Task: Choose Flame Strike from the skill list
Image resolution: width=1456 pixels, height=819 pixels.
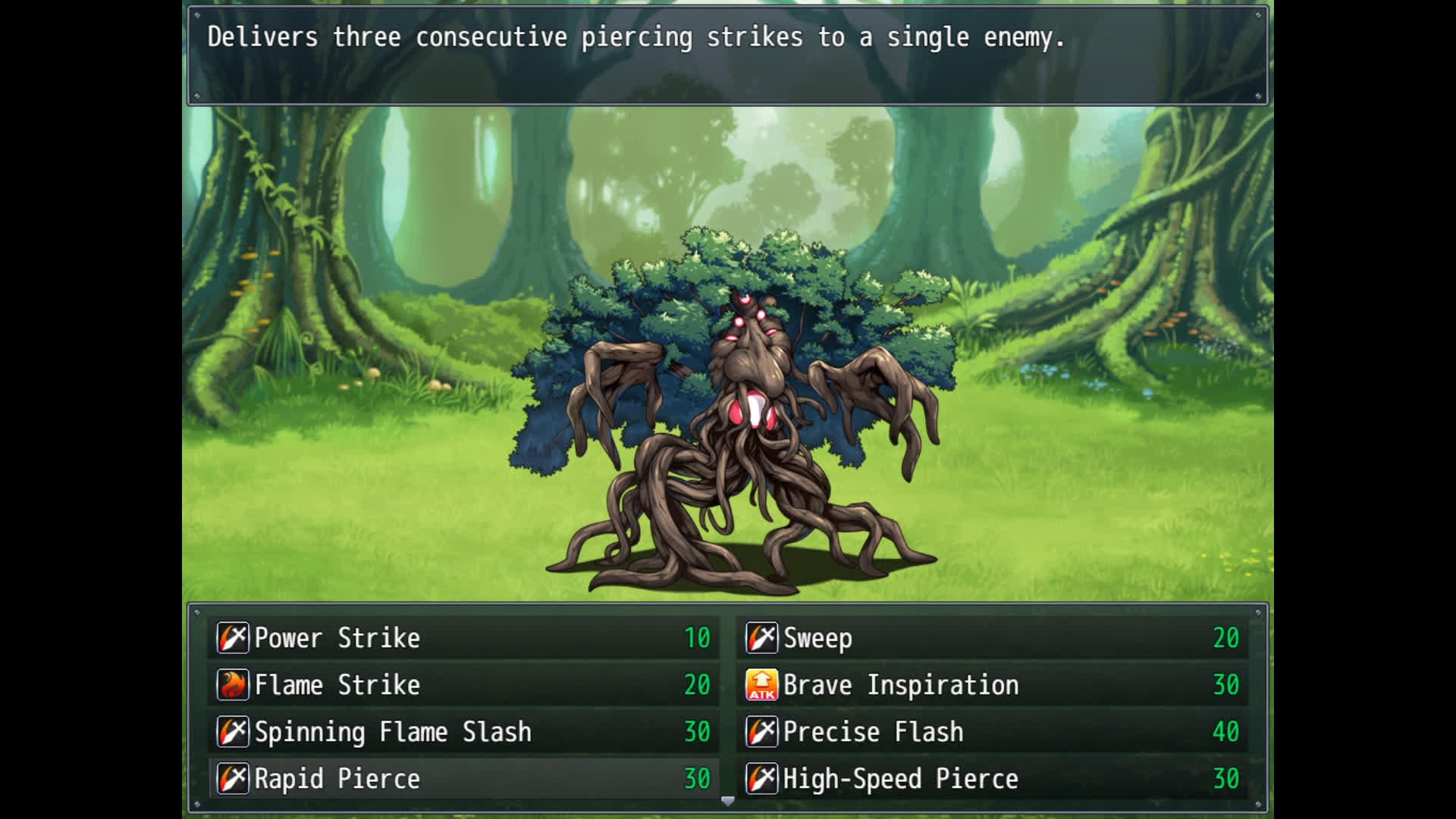Action: pyautogui.click(x=463, y=685)
